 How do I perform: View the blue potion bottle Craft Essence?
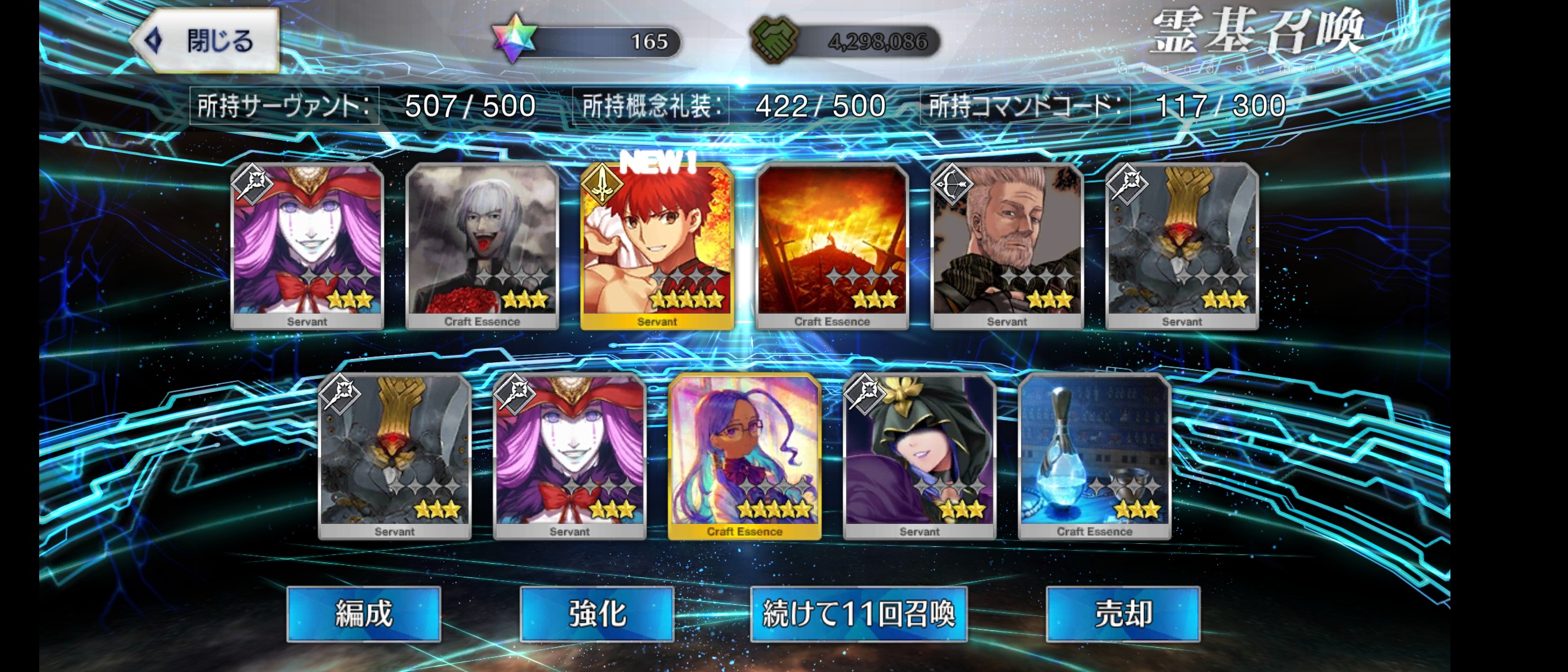click(1094, 456)
